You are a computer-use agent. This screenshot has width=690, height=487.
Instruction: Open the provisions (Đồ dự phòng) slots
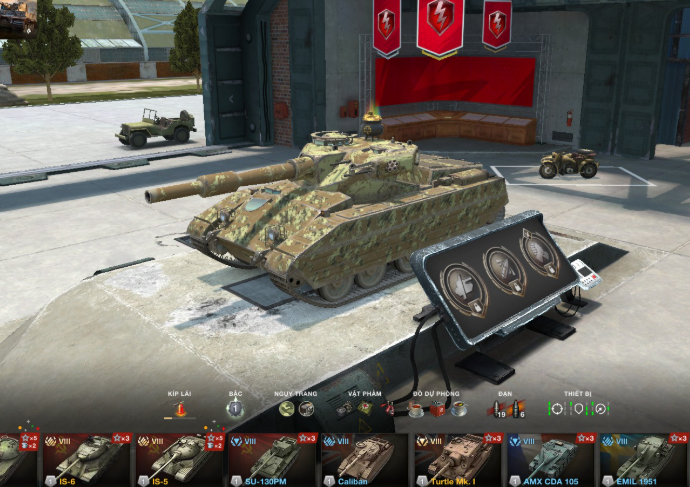(437, 408)
